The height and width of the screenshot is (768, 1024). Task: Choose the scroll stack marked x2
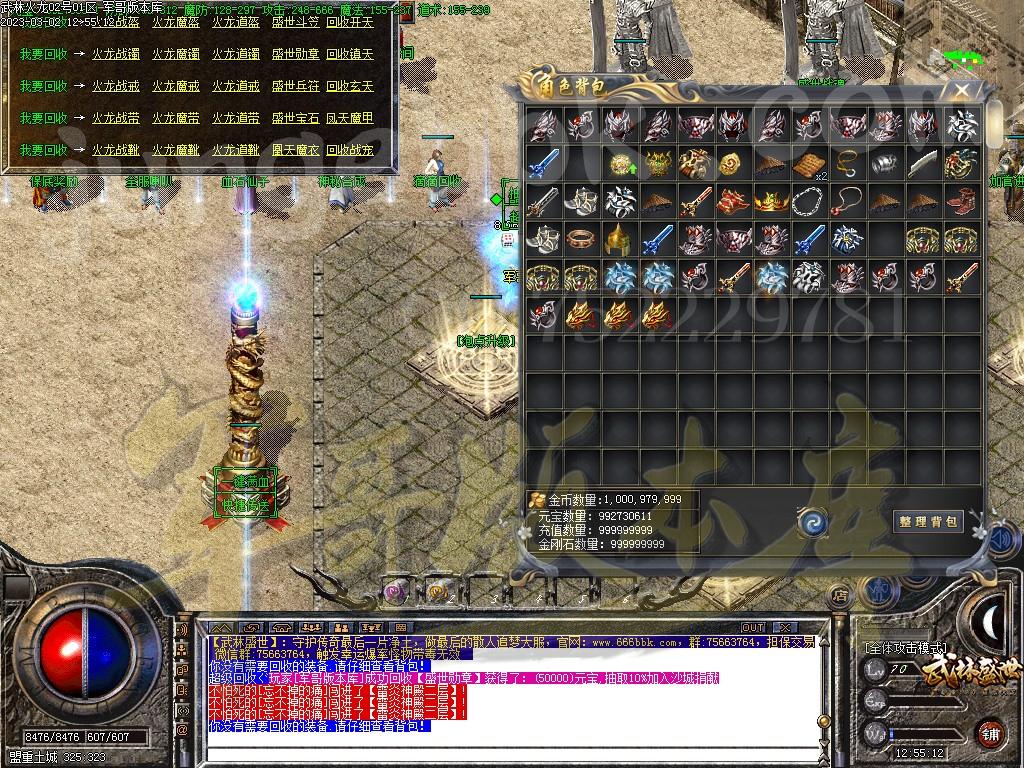pyautogui.click(x=809, y=163)
